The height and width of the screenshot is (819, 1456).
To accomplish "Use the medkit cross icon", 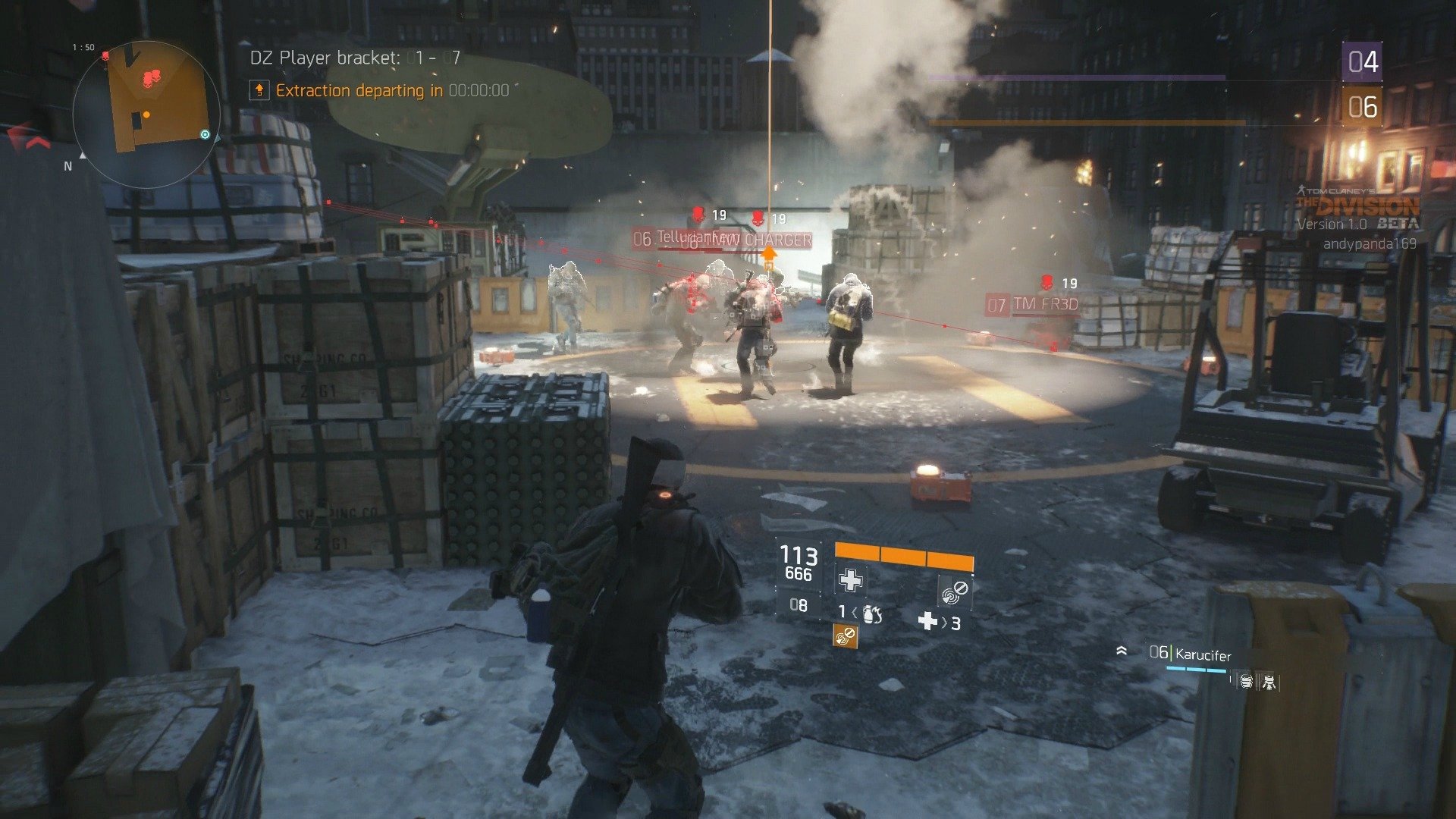I will pyautogui.click(x=927, y=622).
